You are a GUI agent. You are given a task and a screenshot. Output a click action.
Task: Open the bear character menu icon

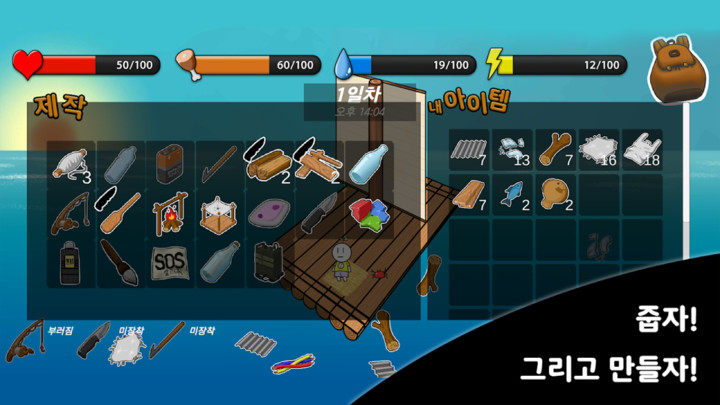(672, 70)
